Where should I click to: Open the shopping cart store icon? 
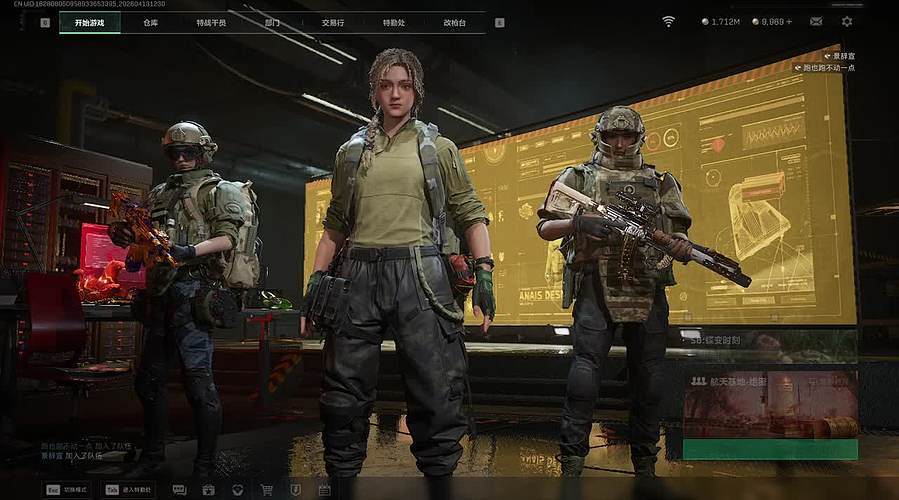pos(267,490)
